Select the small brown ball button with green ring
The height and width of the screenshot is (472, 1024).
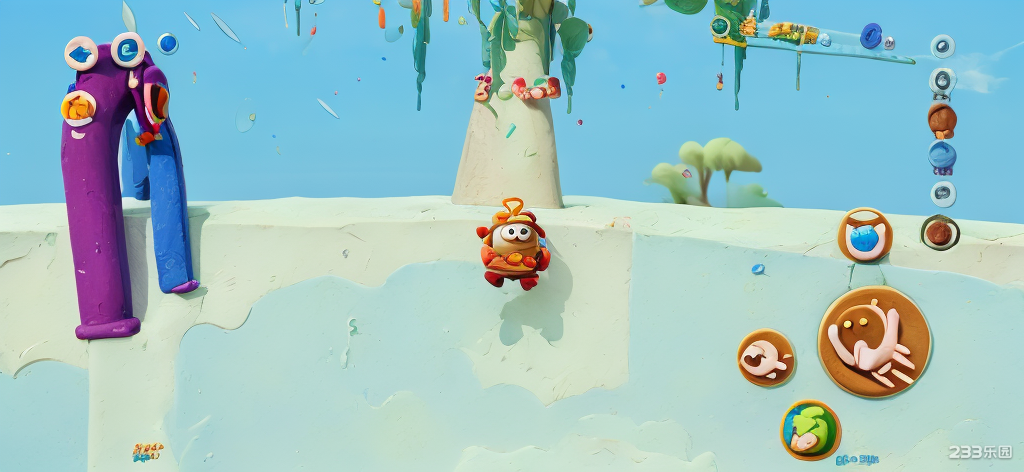point(939,232)
